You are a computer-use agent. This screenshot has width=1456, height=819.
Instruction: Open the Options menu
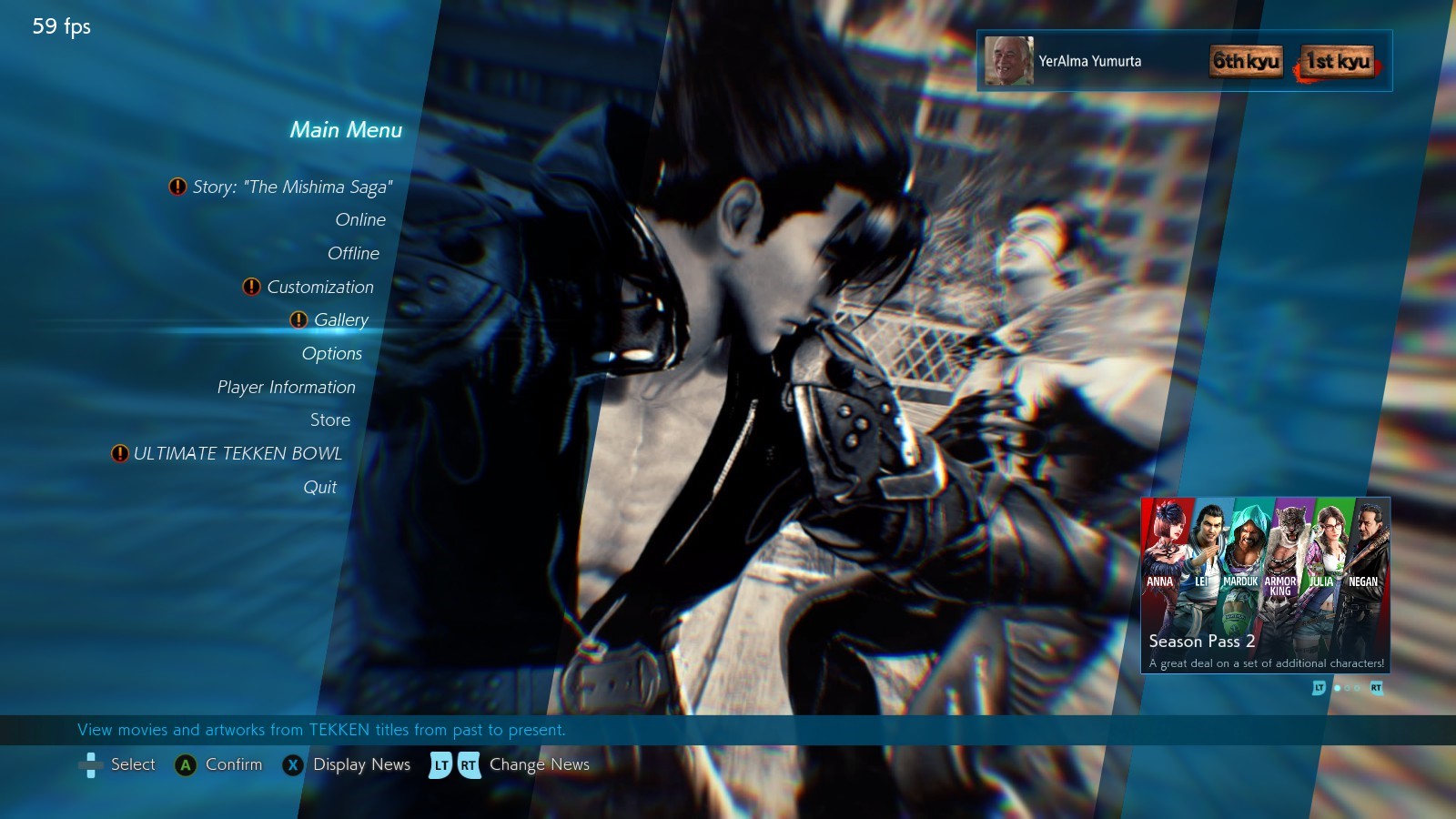pos(331,354)
